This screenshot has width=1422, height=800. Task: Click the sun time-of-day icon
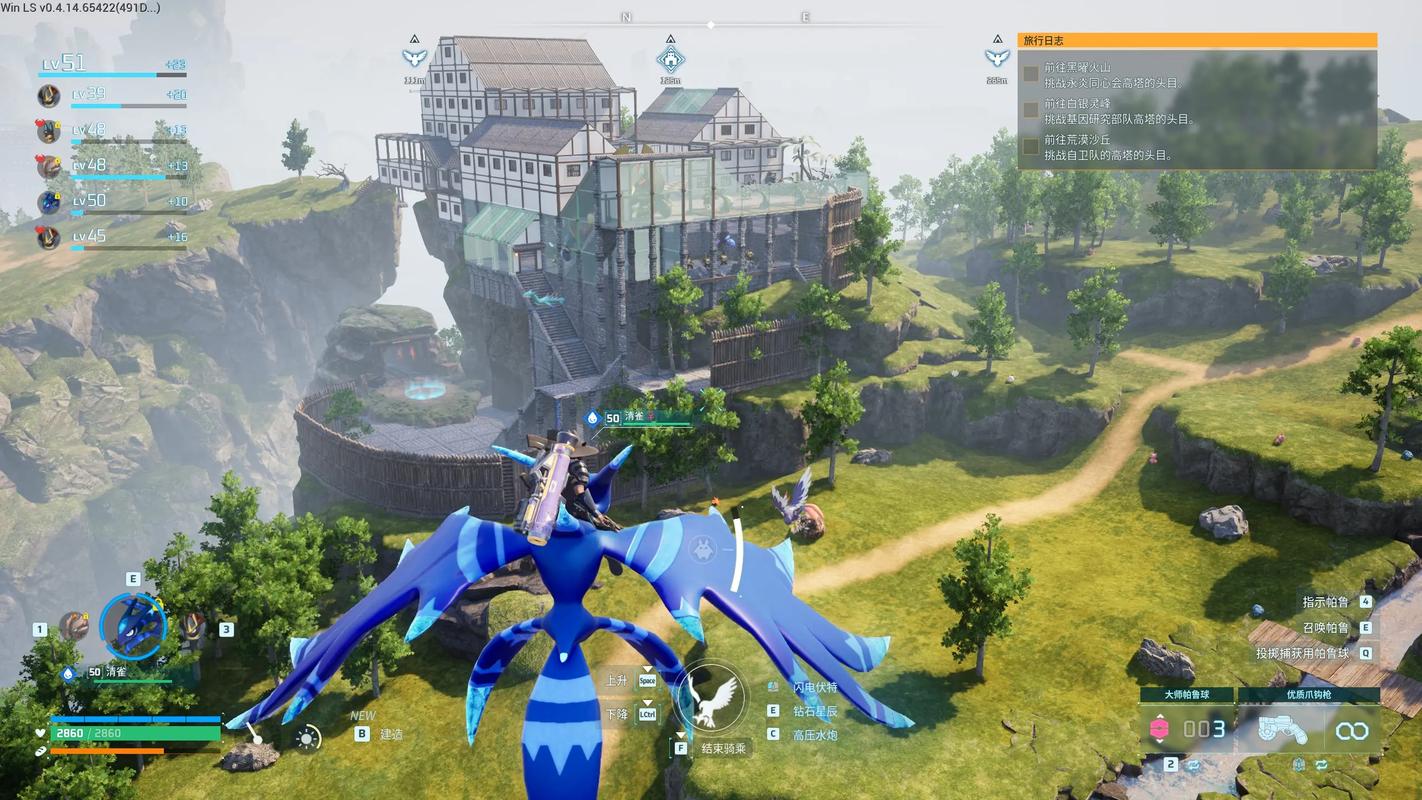[x=307, y=738]
